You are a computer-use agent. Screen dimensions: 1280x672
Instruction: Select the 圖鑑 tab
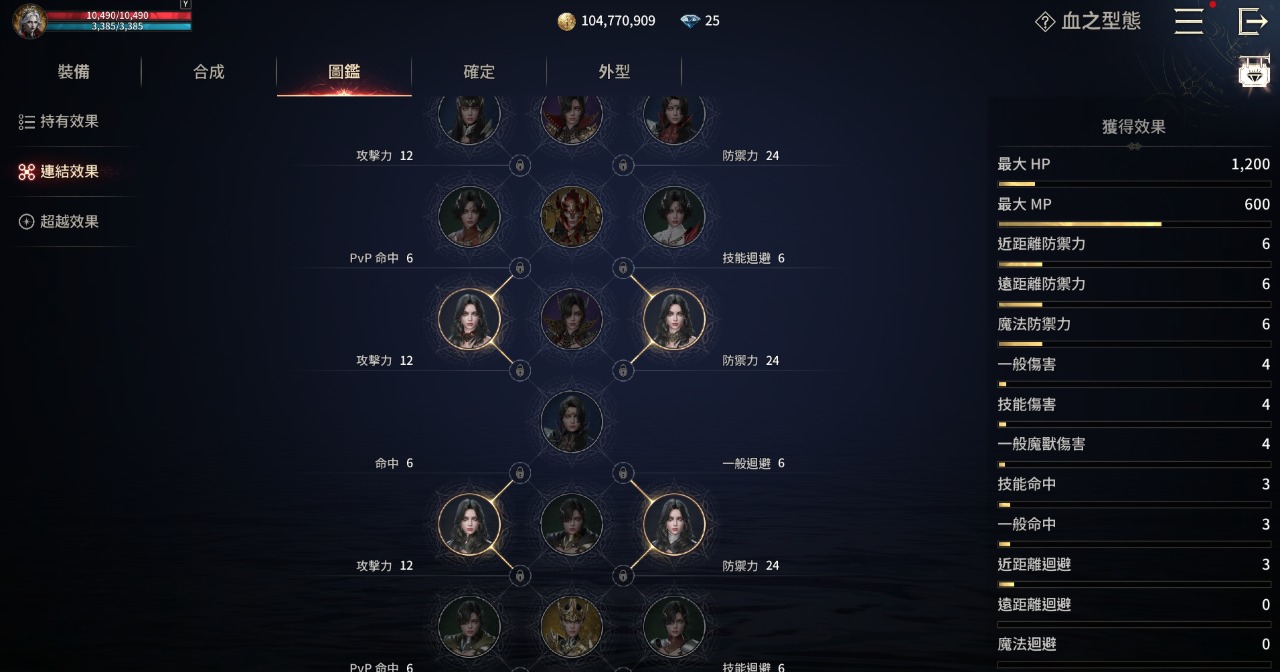tap(344, 72)
